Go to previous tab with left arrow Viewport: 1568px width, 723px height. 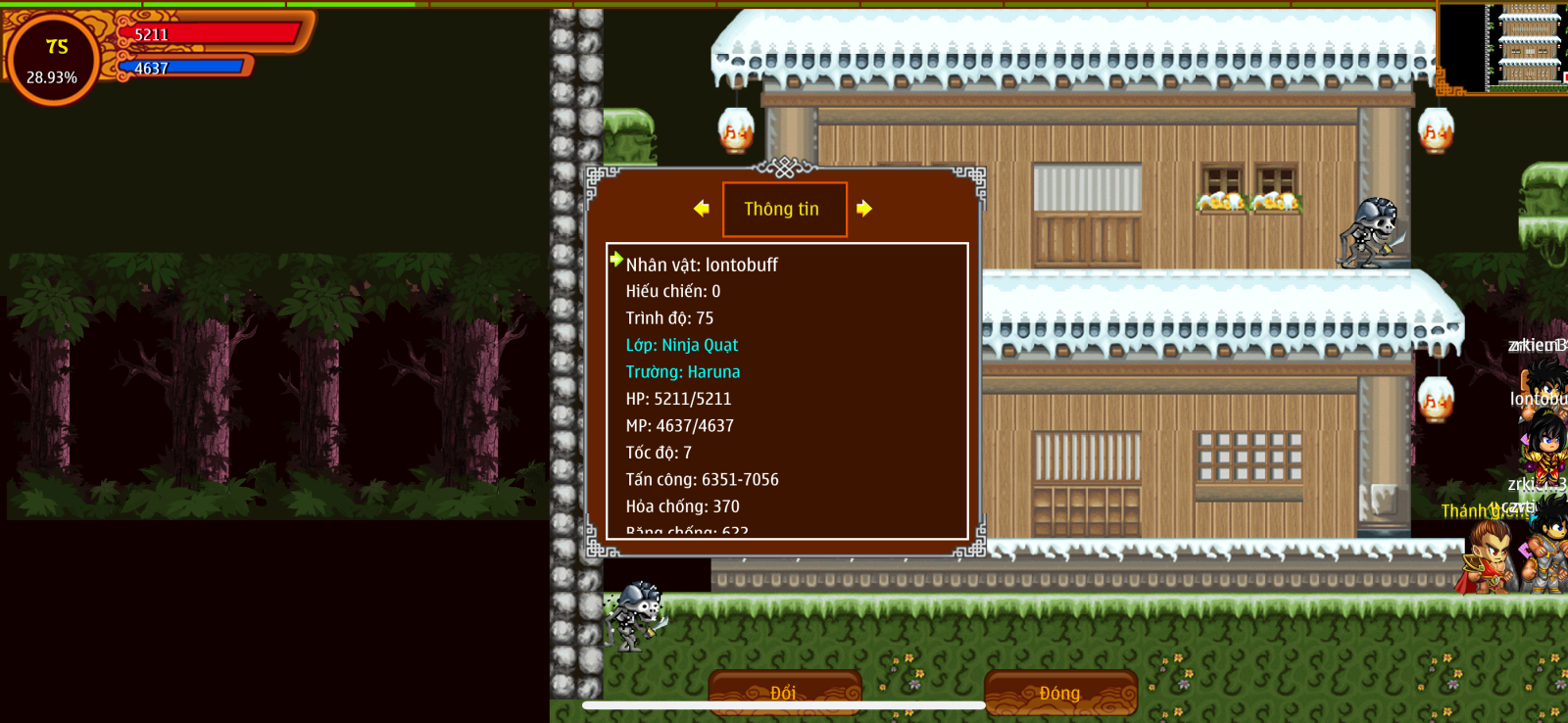tap(702, 209)
